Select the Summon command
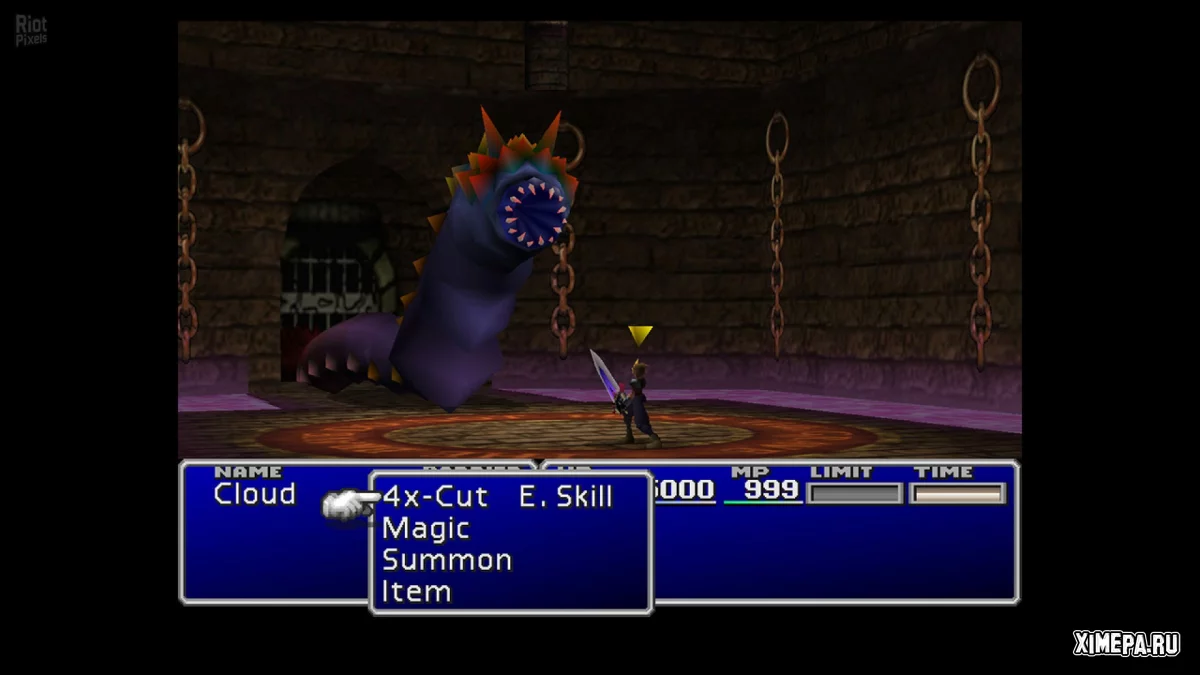The width and height of the screenshot is (1200, 675). click(x=446, y=560)
